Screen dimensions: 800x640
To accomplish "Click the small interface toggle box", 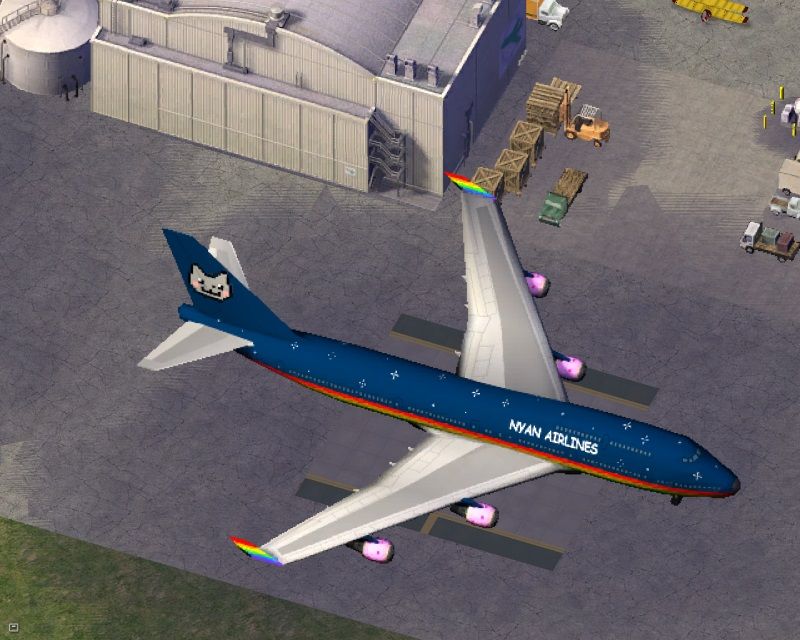I will (x=13, y=626).
